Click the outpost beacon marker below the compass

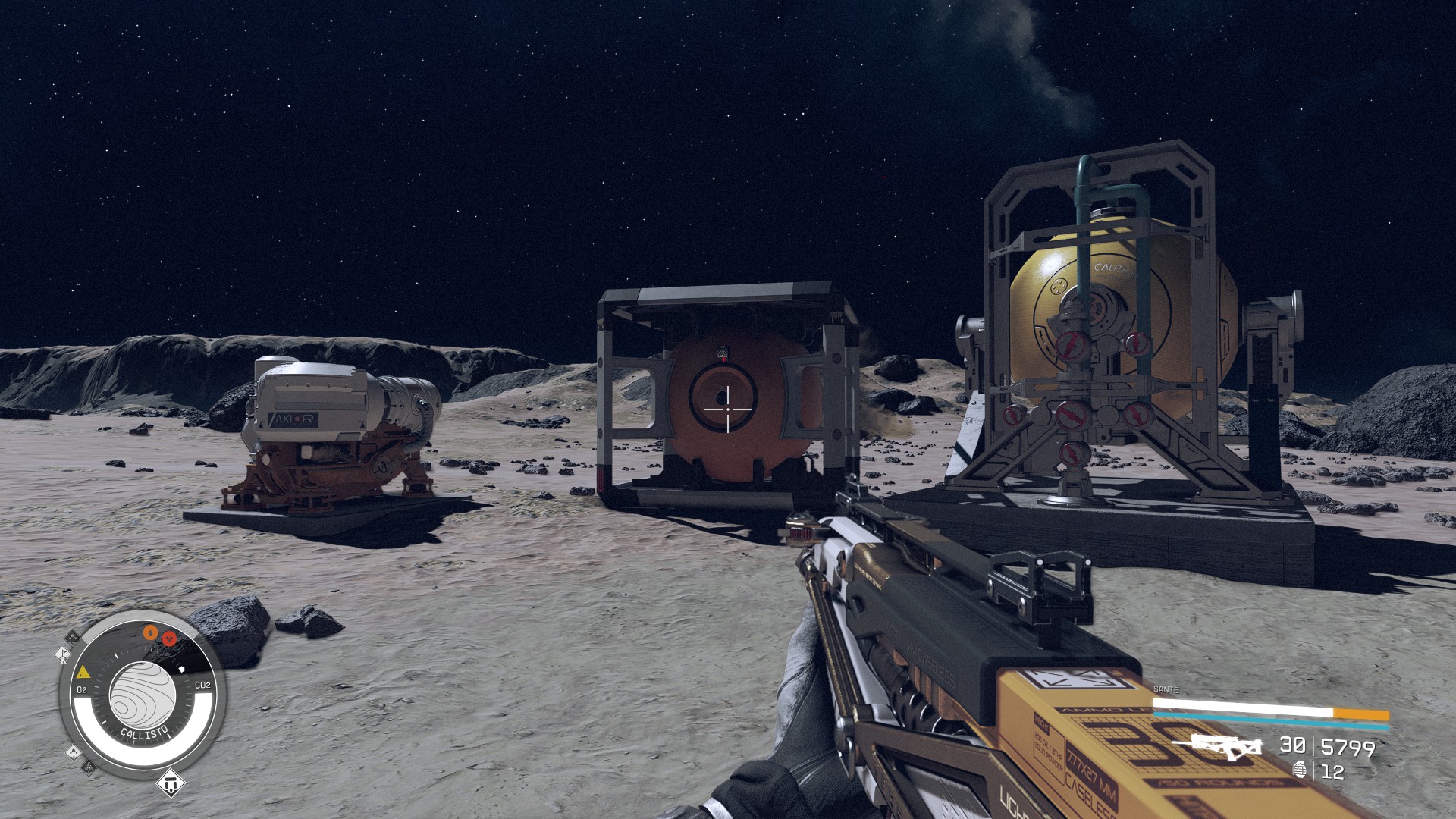tap(170, 783)
